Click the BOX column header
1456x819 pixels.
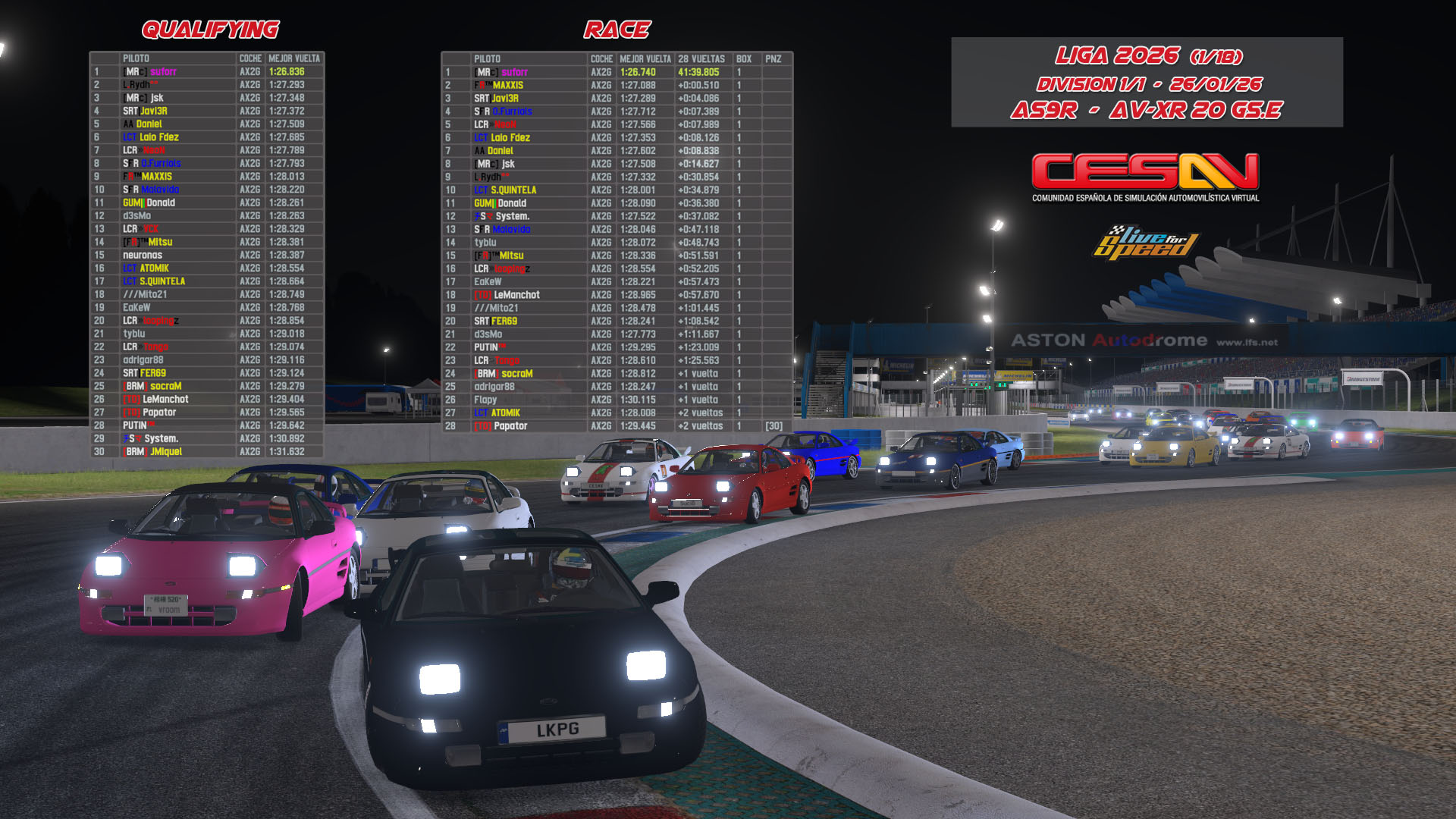(744, 59)
